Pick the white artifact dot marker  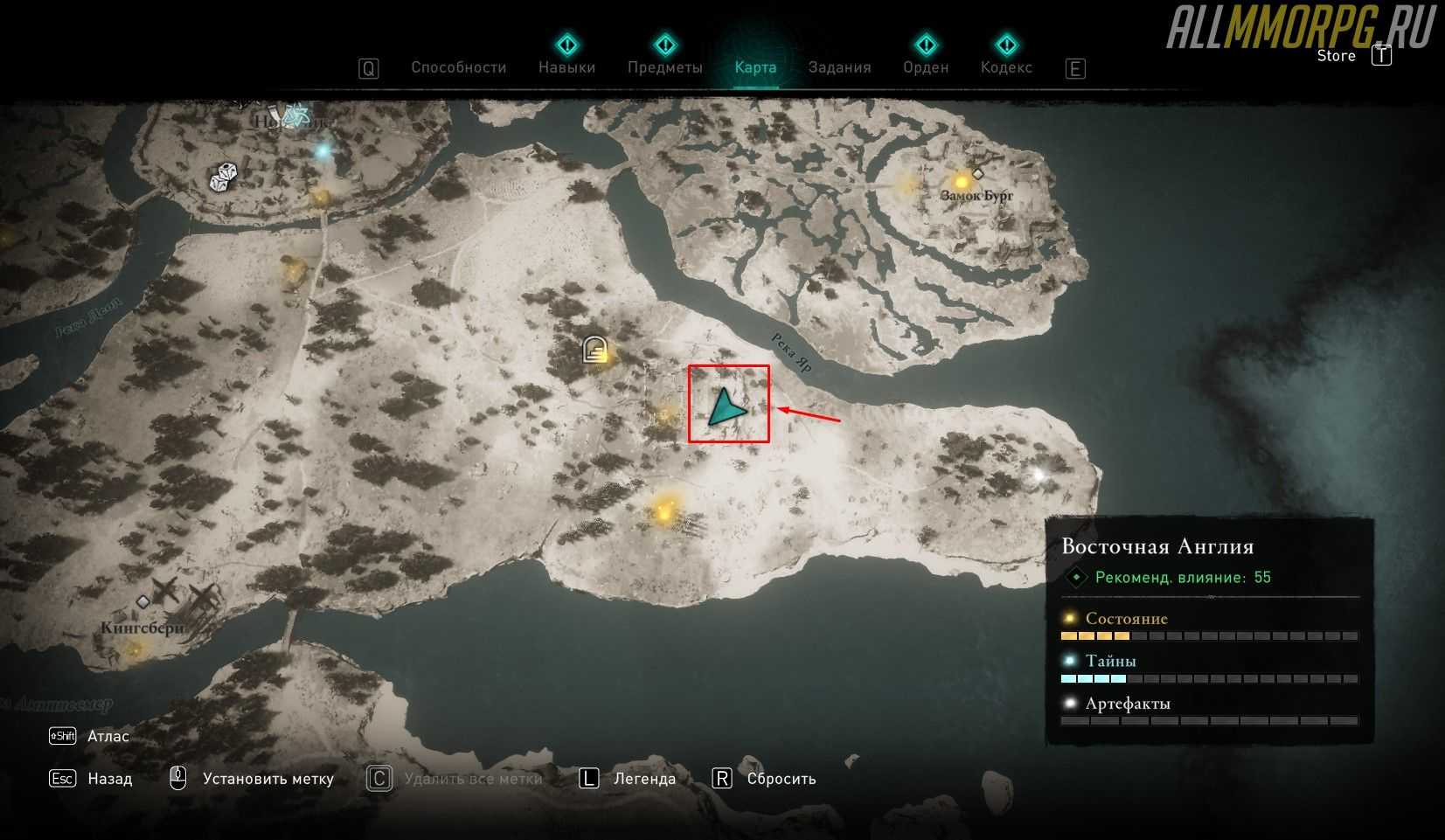point(1039,475)
